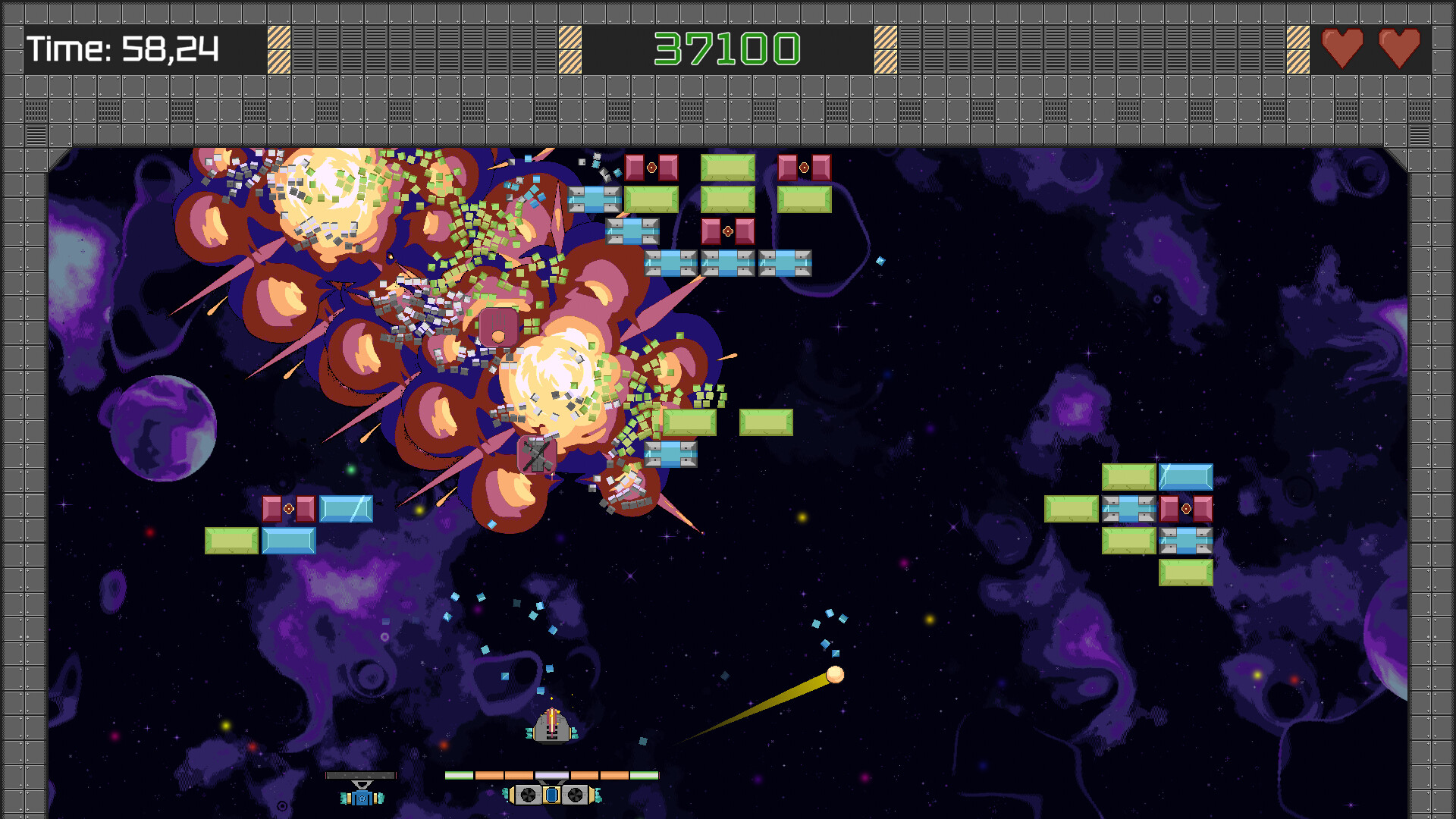Expand the green score counter showing 37100
Viewport: 1456px width, 819px height.
tap(728, 49)
